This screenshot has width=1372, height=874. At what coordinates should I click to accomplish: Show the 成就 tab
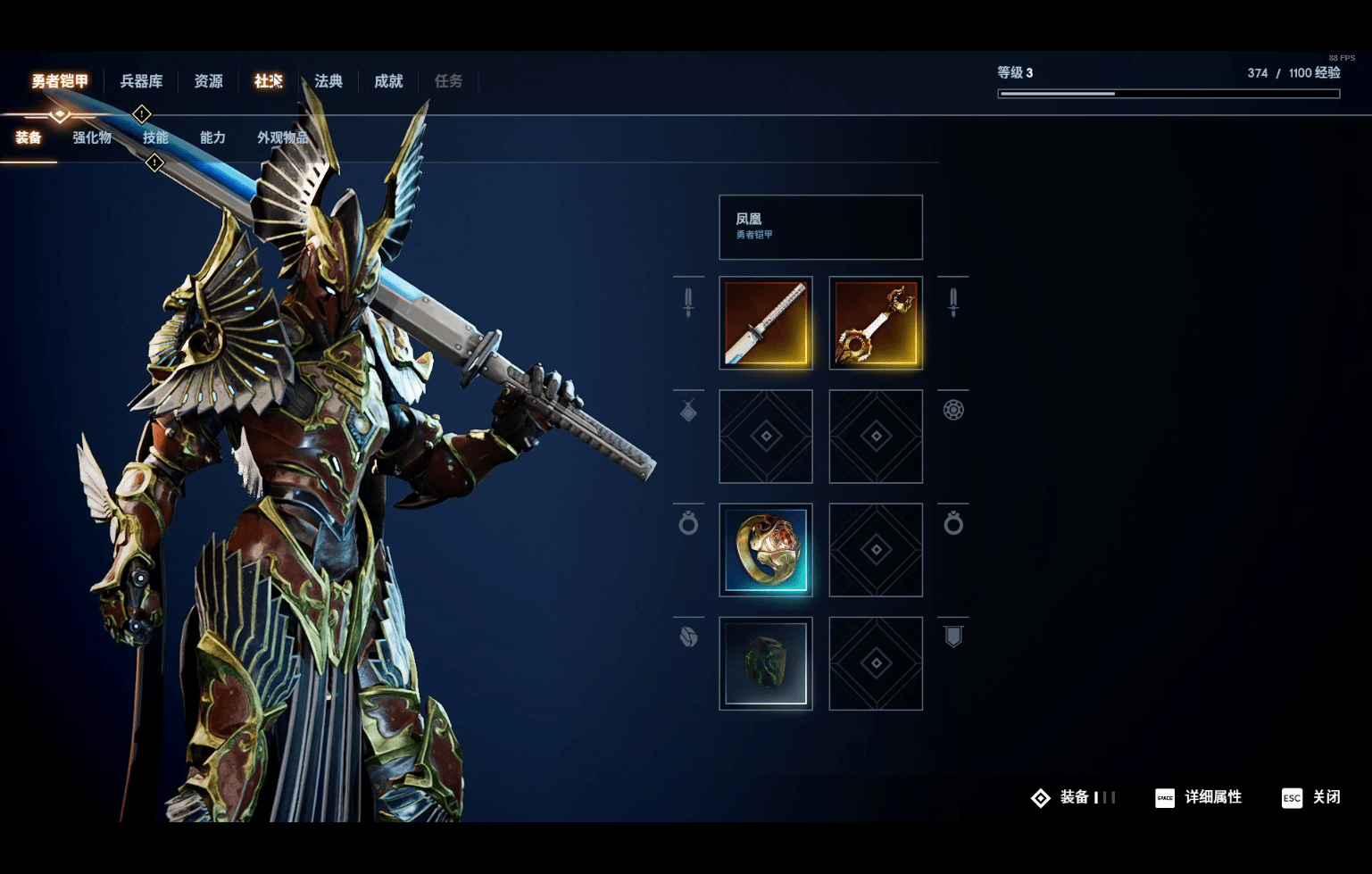coord(388,81)
